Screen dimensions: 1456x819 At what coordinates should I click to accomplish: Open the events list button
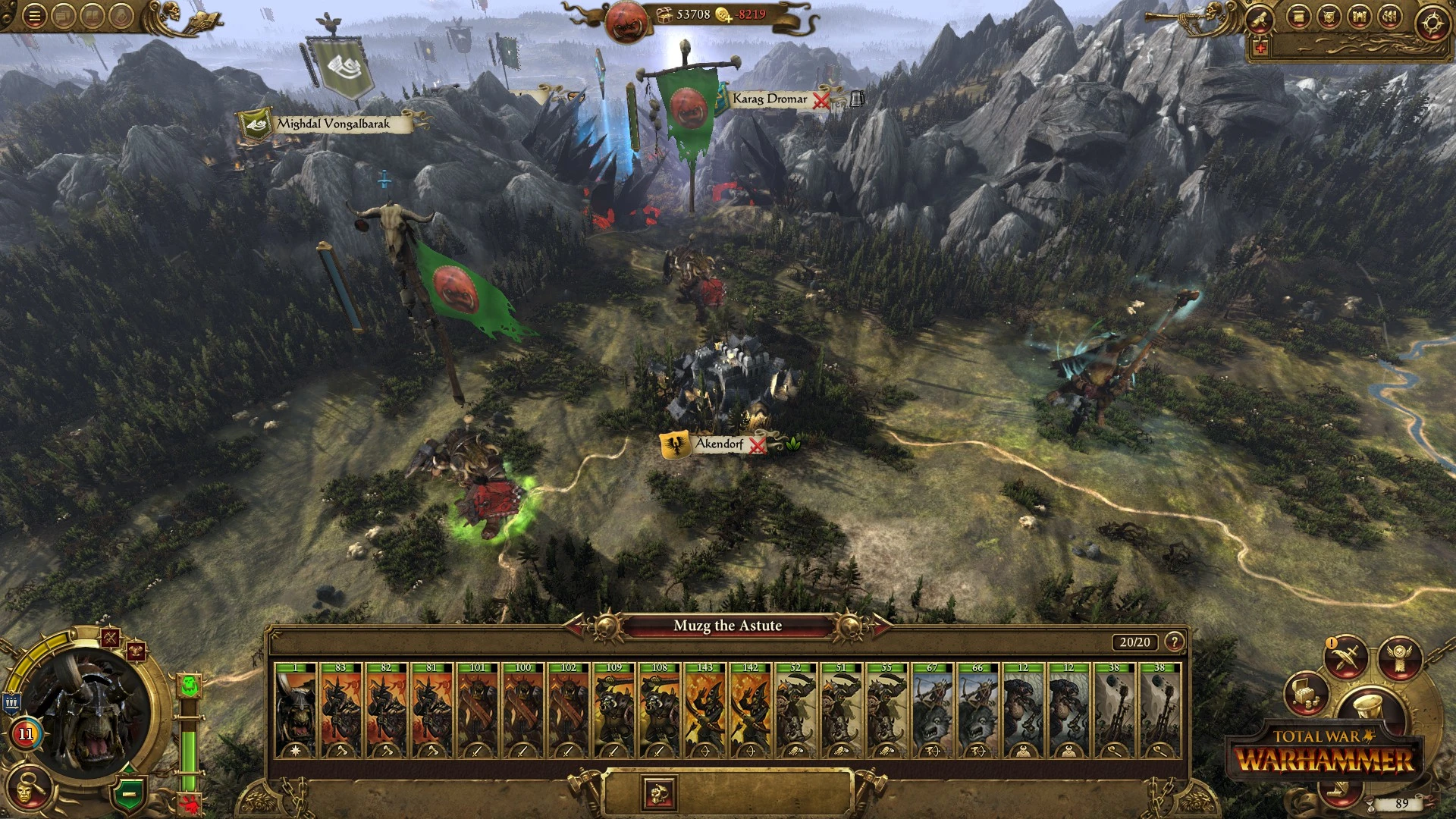1299,18
